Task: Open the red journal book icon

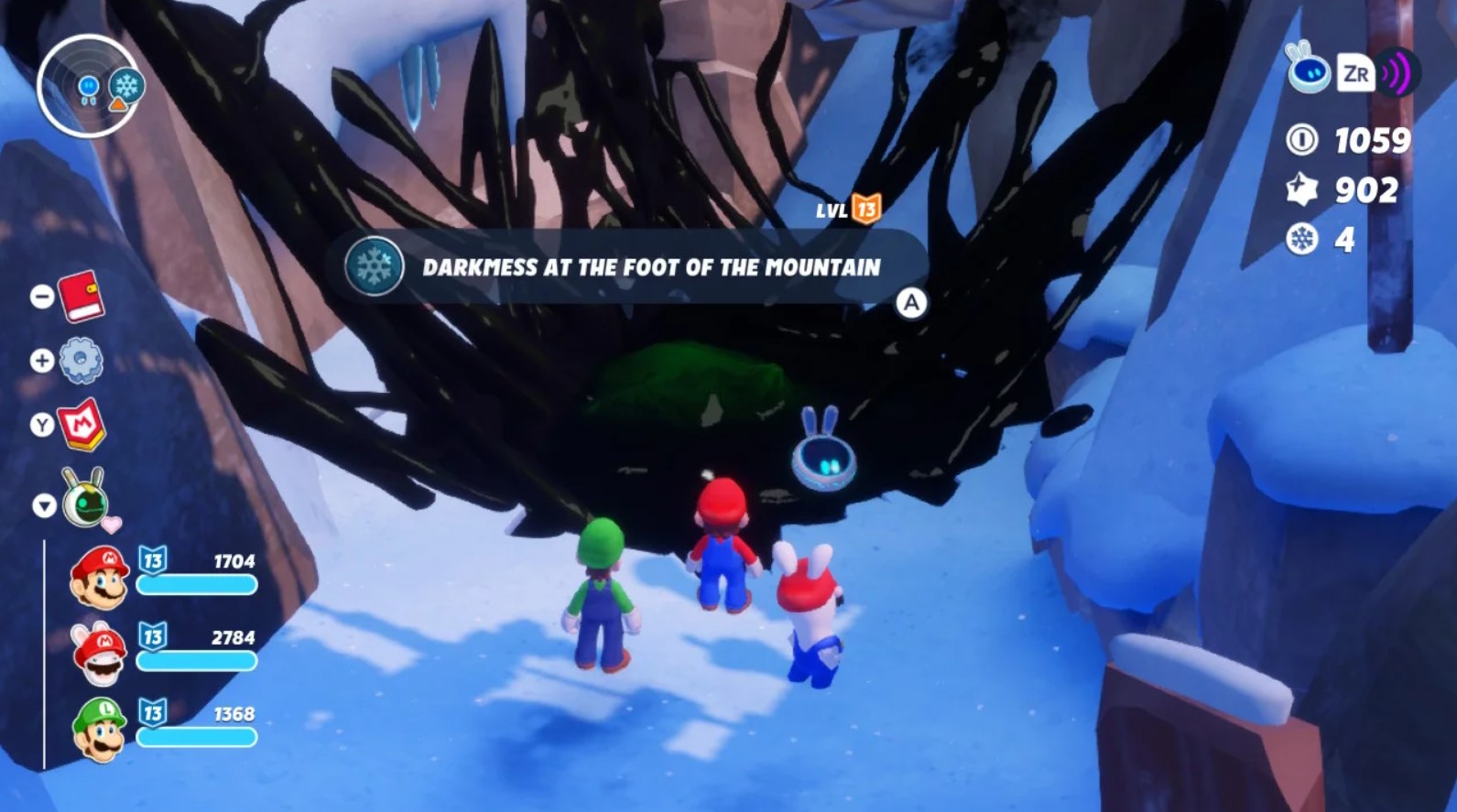Action: (x=82, y=296)
